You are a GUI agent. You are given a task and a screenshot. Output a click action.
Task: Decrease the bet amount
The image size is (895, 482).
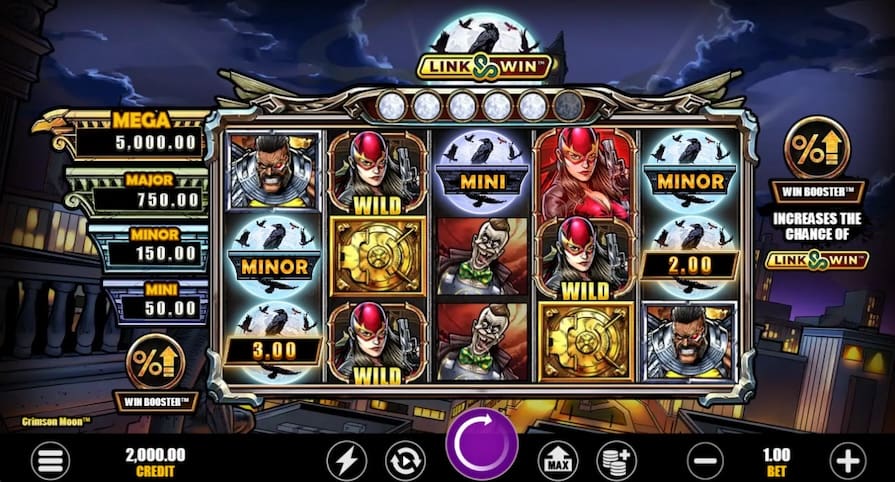[707, 461]
